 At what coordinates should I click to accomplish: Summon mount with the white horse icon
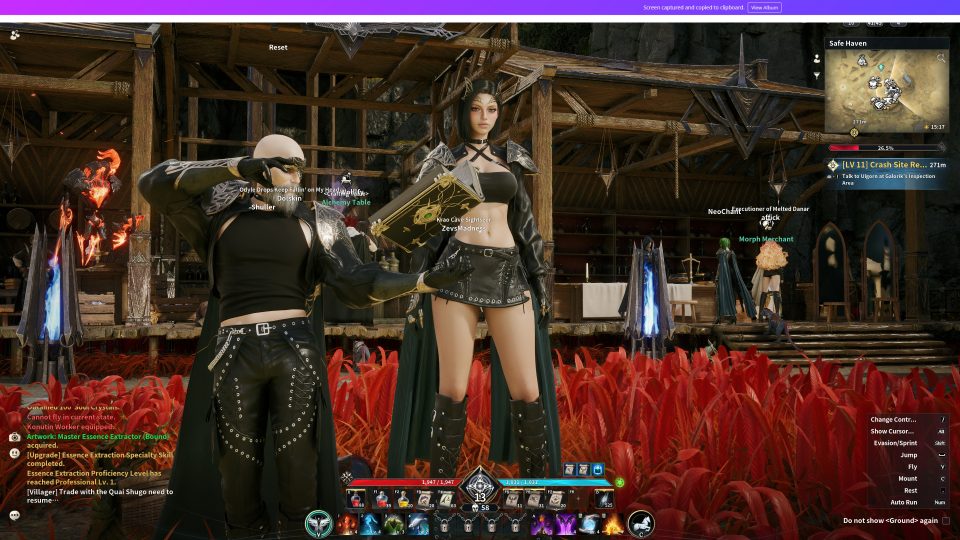click(641, 522)
